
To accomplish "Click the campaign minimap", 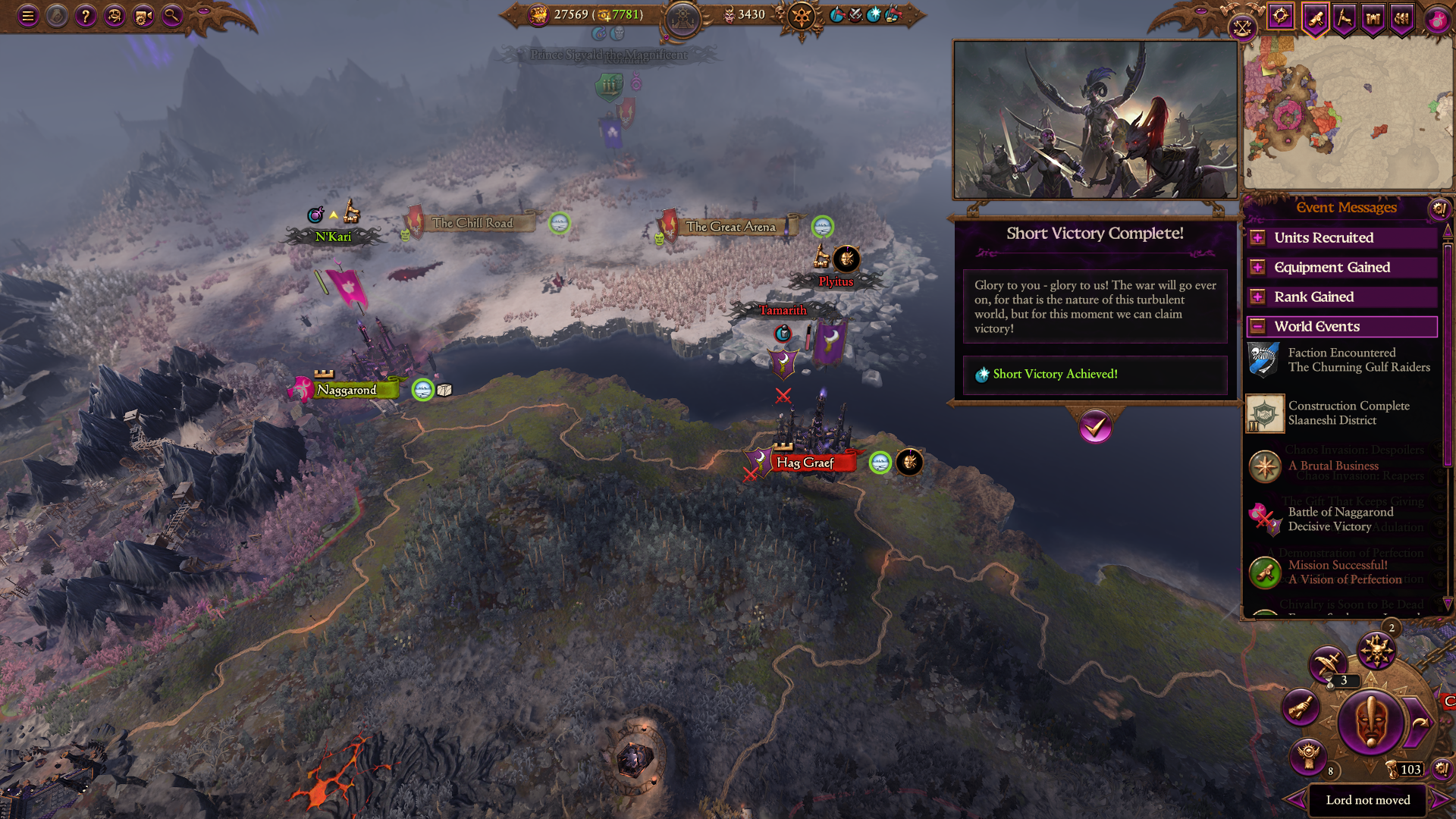I will pyautogui.click(x=1347, y=114).
